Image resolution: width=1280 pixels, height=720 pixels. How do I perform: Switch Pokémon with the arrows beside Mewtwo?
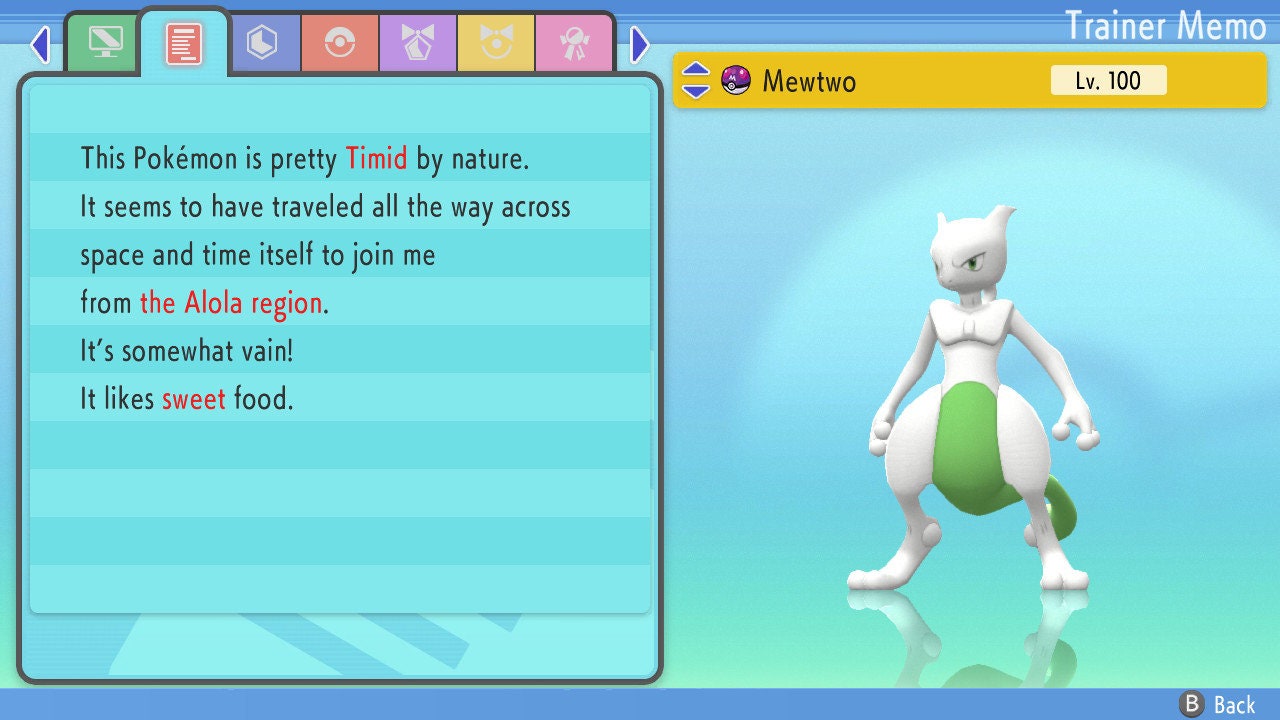tap(695, 80)
